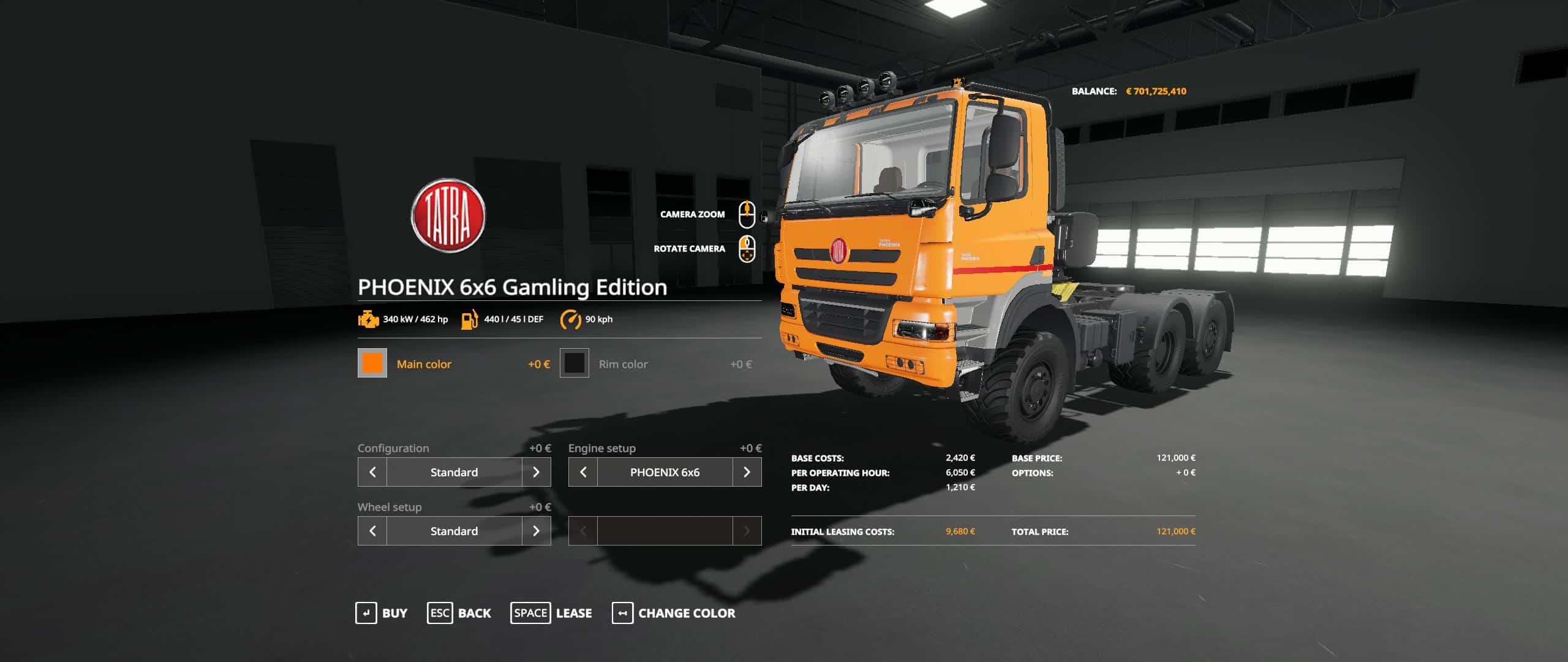Choose the next Wheel setup option
The image size is (1568, 662).
536,531
